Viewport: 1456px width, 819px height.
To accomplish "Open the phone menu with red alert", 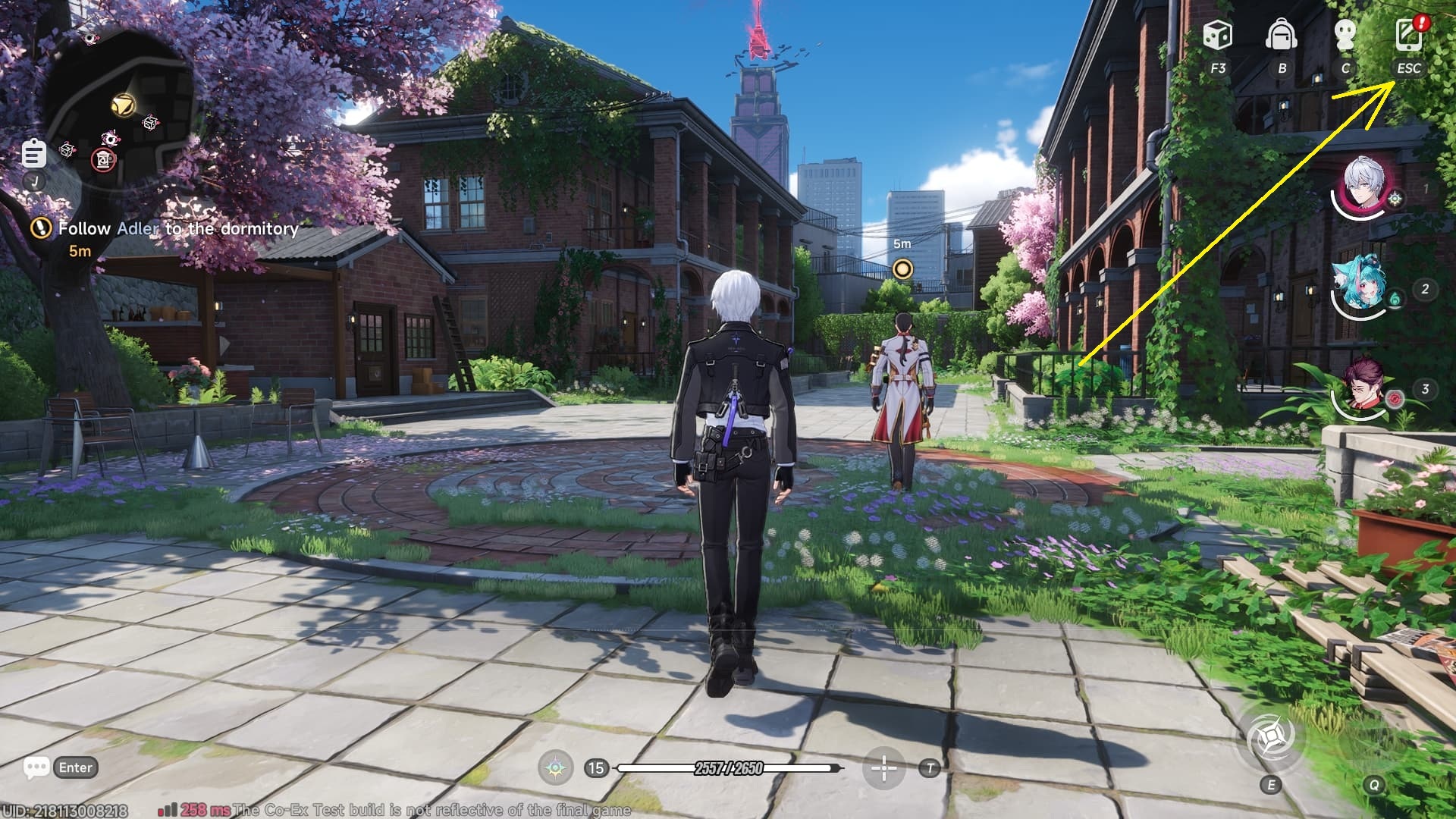I will [x=1409, y=36].
